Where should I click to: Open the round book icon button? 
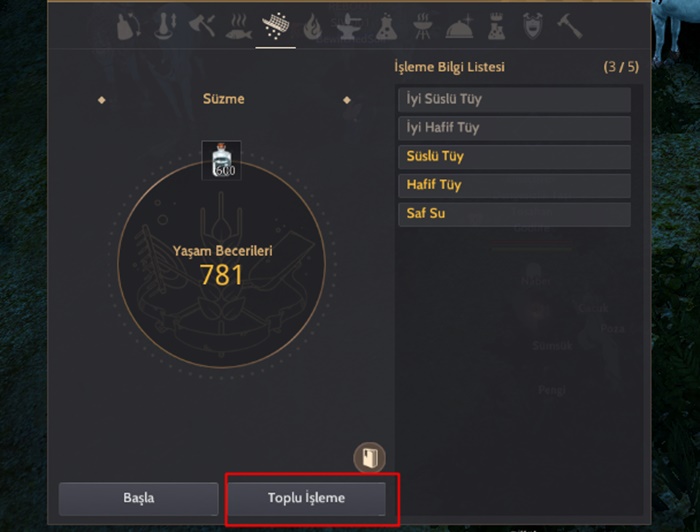369,458
